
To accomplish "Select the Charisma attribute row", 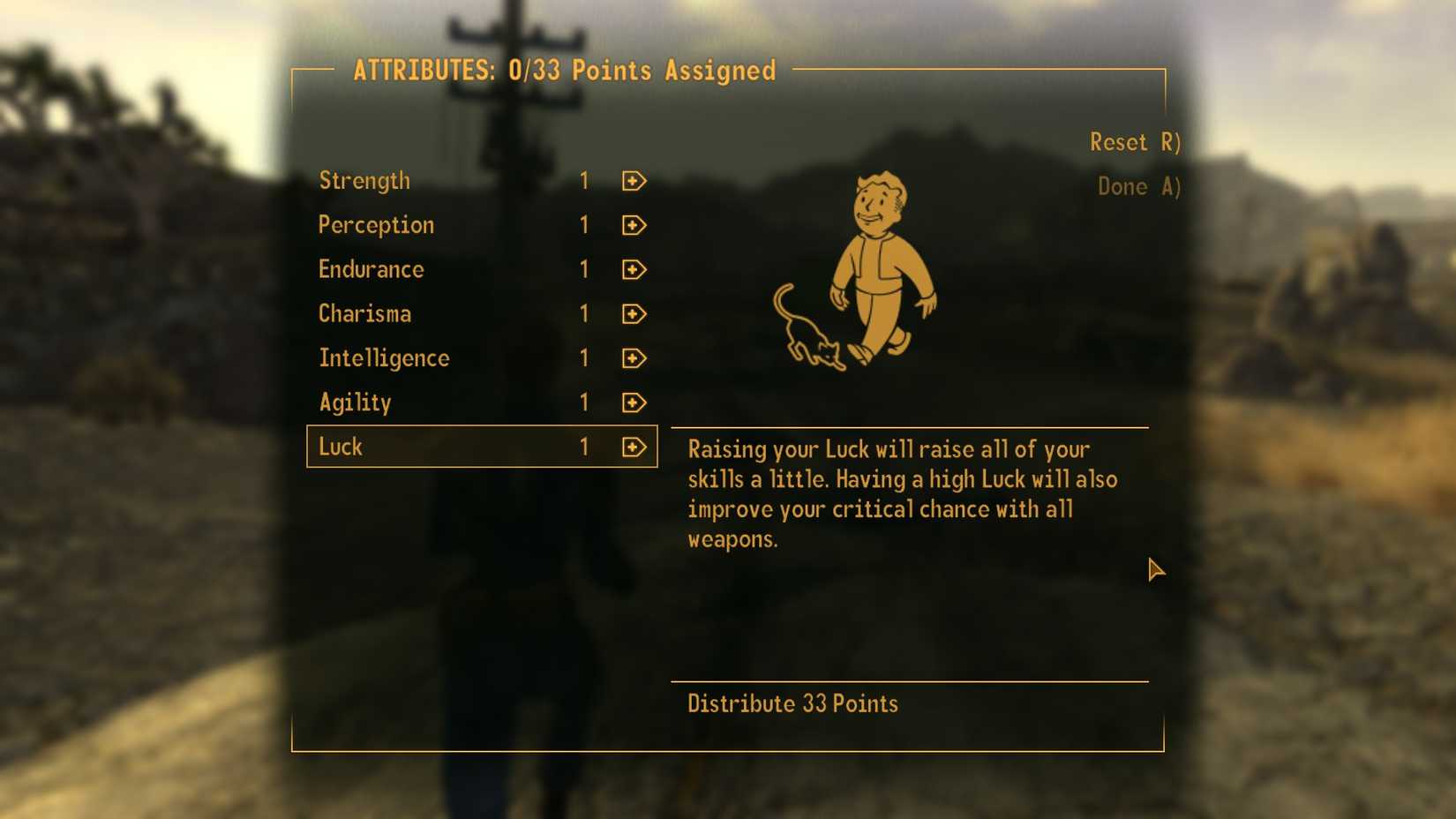I will (364, 314).
